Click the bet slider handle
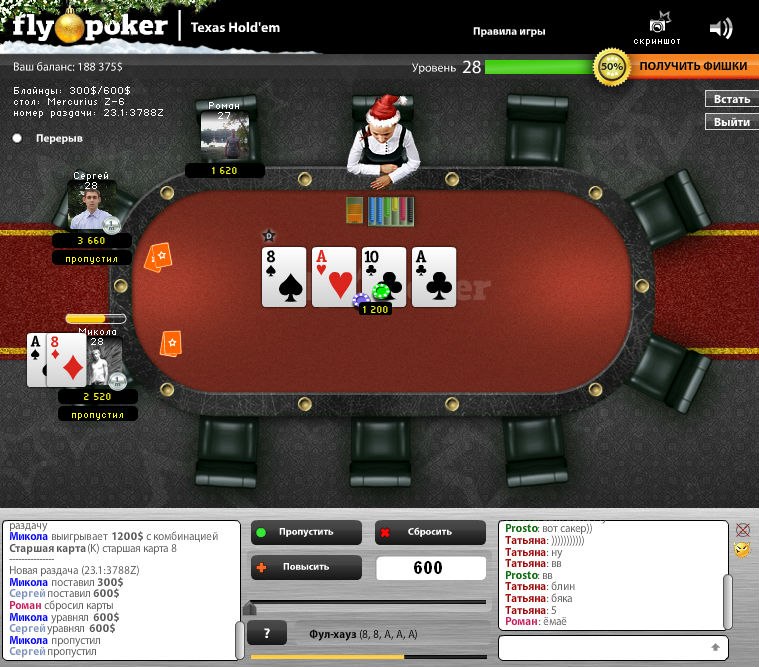Viewport: 759px width, 667px height. 250,607
